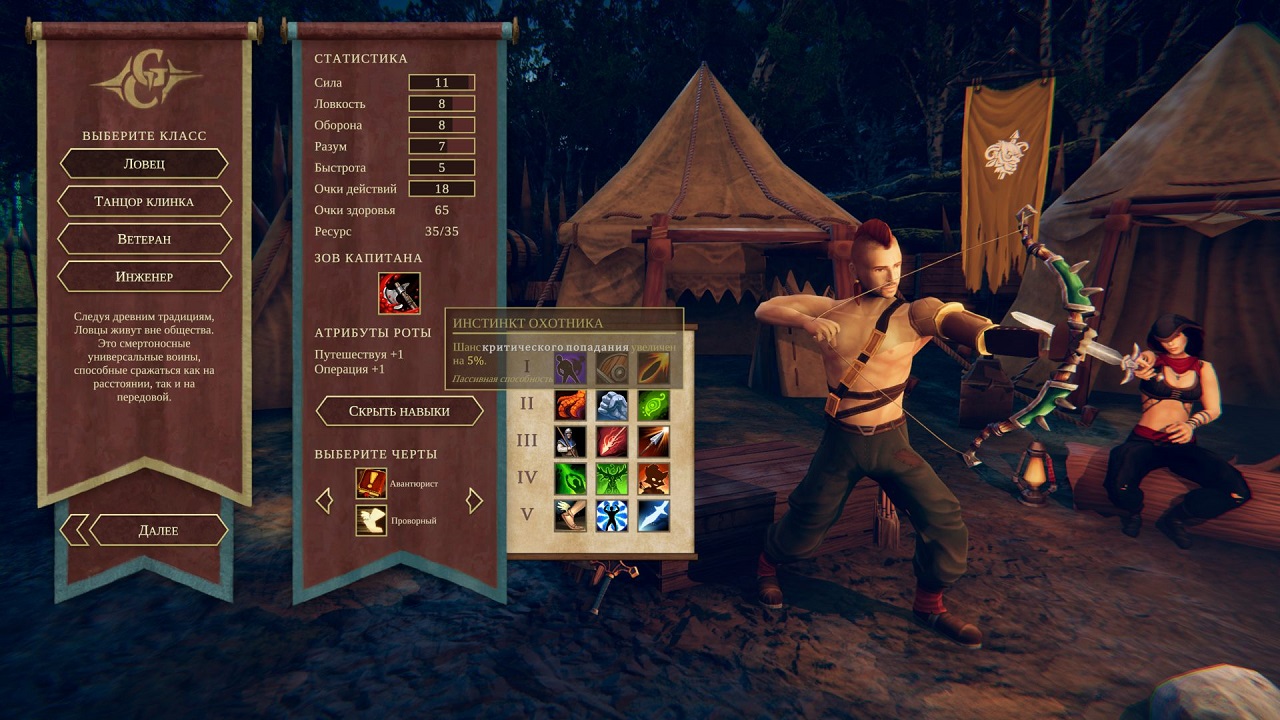View the spearman soldier skill in tier III

[x=570, y=441]
